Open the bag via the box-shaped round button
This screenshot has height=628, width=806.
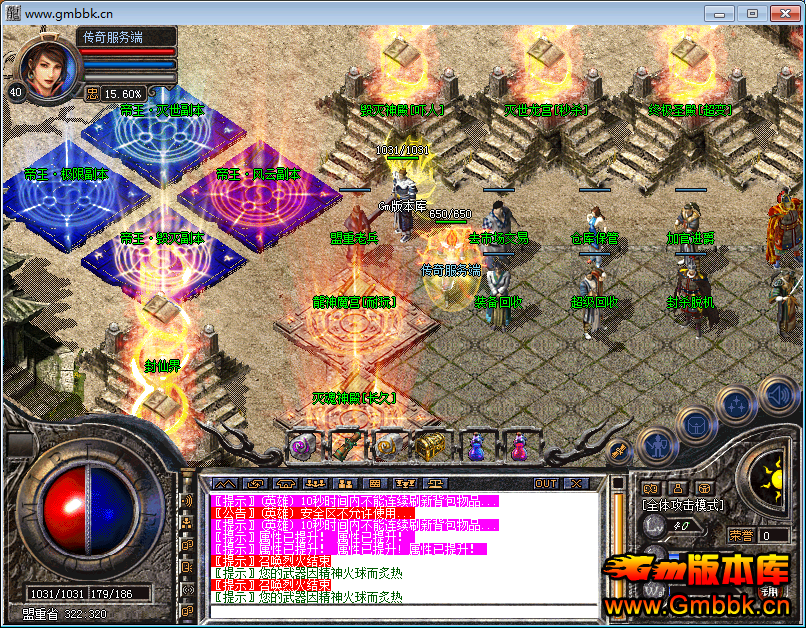pyautogui.click(x=695, y=423)
